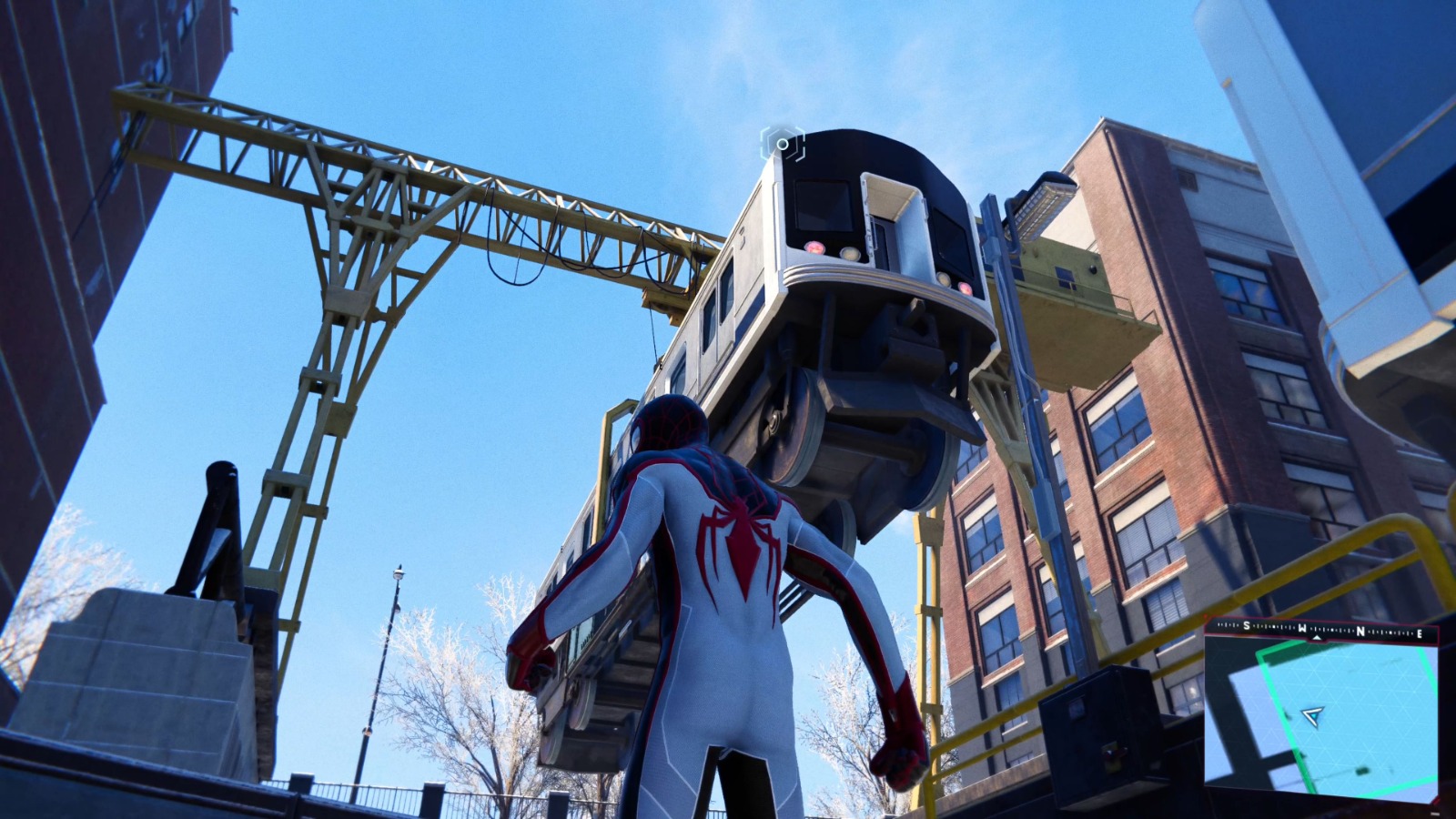Open the minimap in the bottom-right corner
Viewport: 1456px width, 819px height.
[1319, 719]
